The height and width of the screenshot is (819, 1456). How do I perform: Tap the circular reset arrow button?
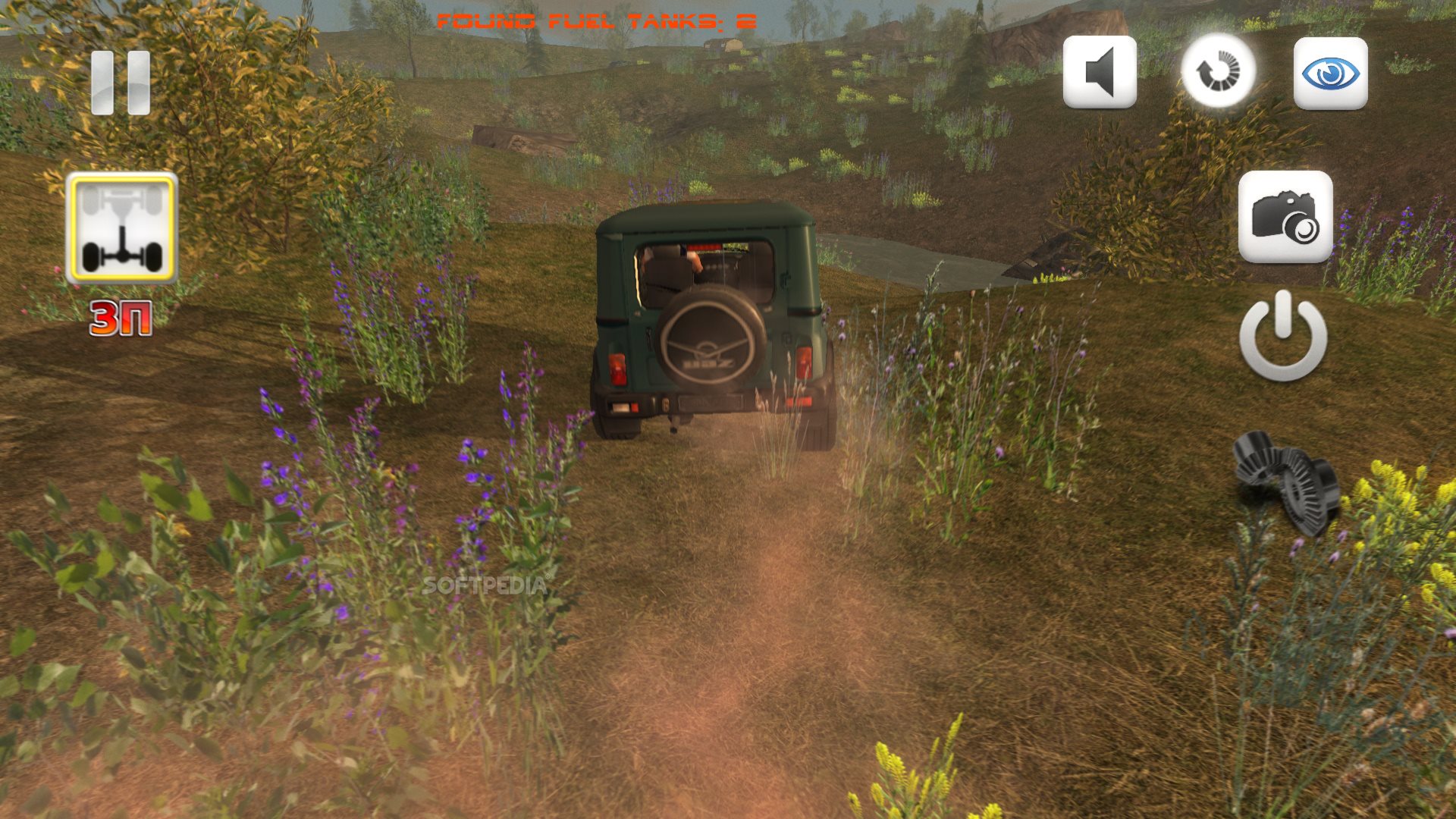(x=1218, y=71)
